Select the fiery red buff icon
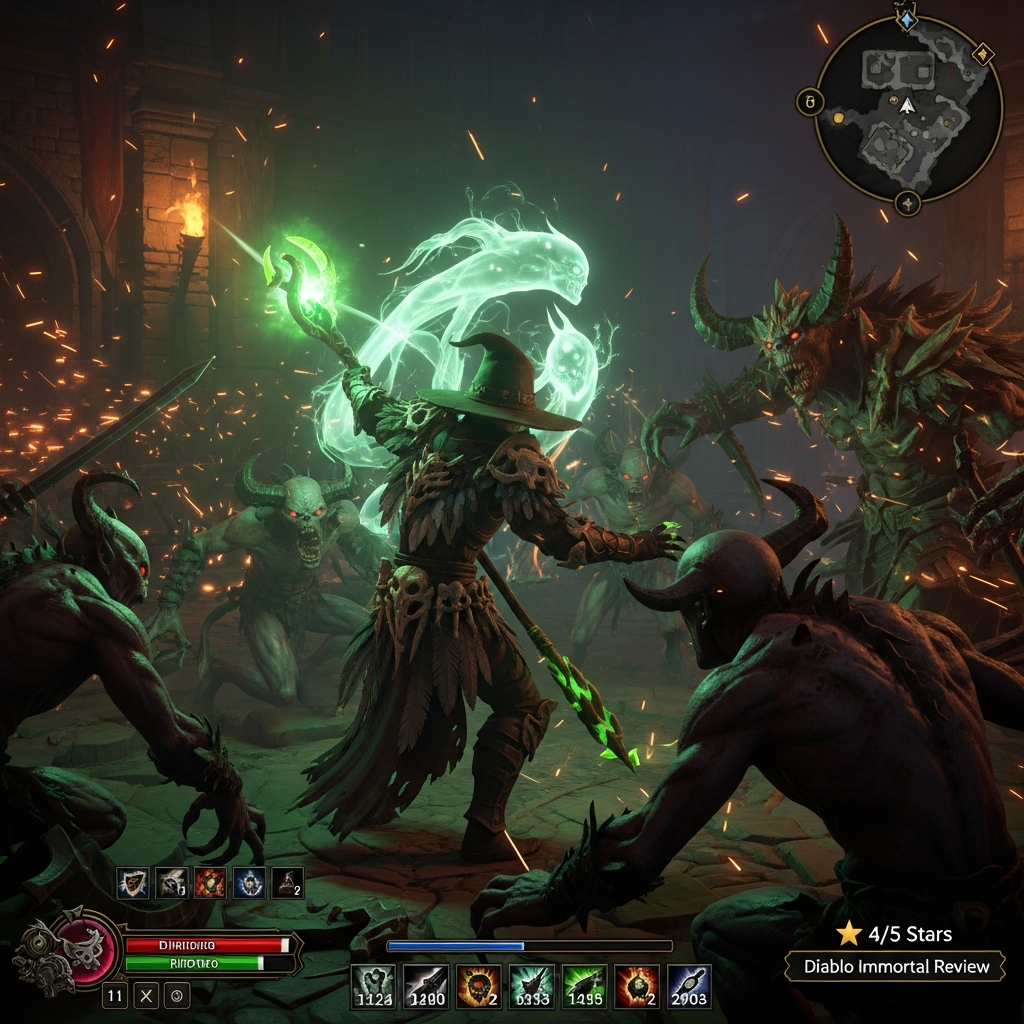Image resolution: width=1024 pixels, height=1024 pixels. 210,883
